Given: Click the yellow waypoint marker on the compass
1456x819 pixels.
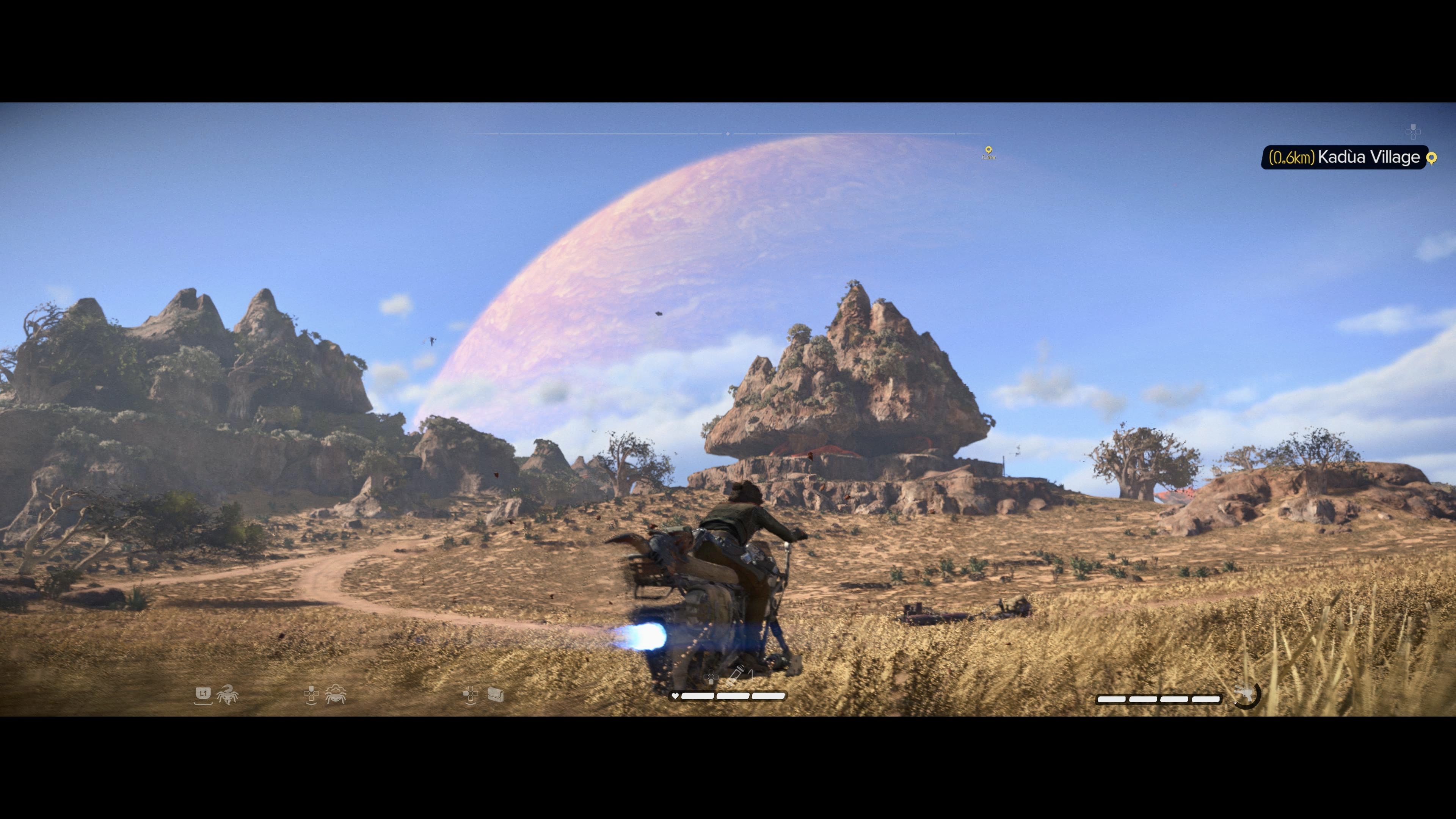Looking at the screenshot, I should pyautogui.click(x=988, y=151).
